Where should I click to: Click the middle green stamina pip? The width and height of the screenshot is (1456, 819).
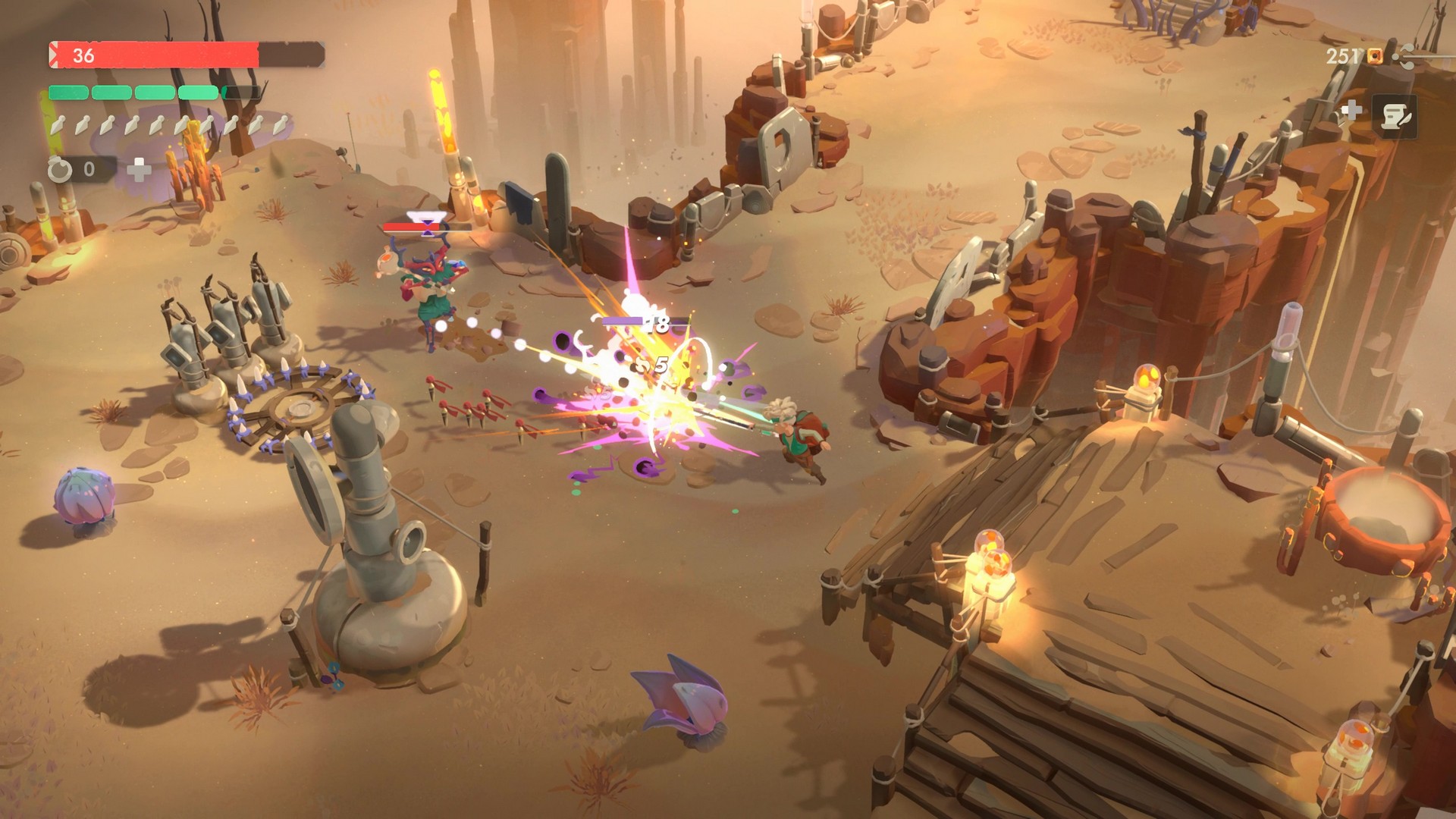[x=155, y=93]
